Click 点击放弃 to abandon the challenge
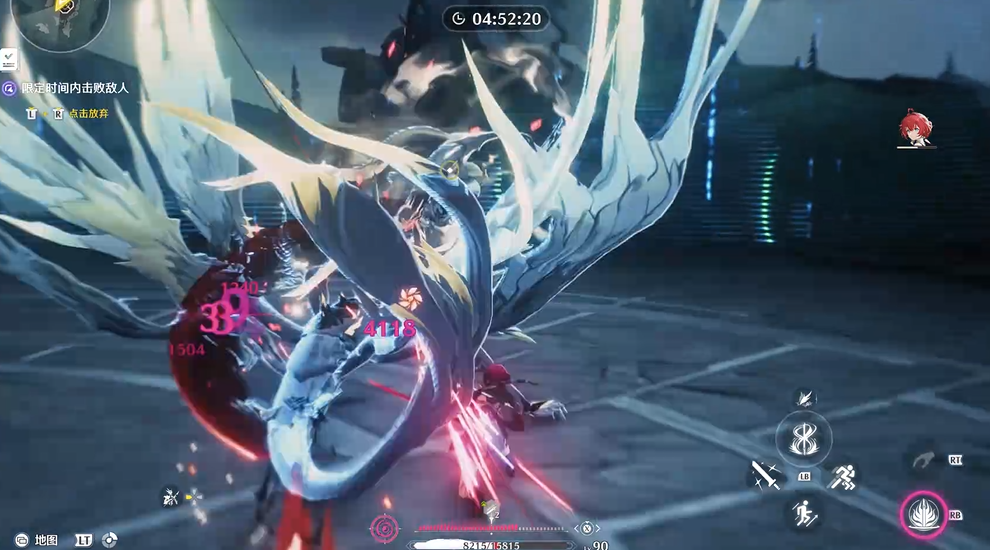The width and height of the screenshot is (990, 550). tap(89, 113)
